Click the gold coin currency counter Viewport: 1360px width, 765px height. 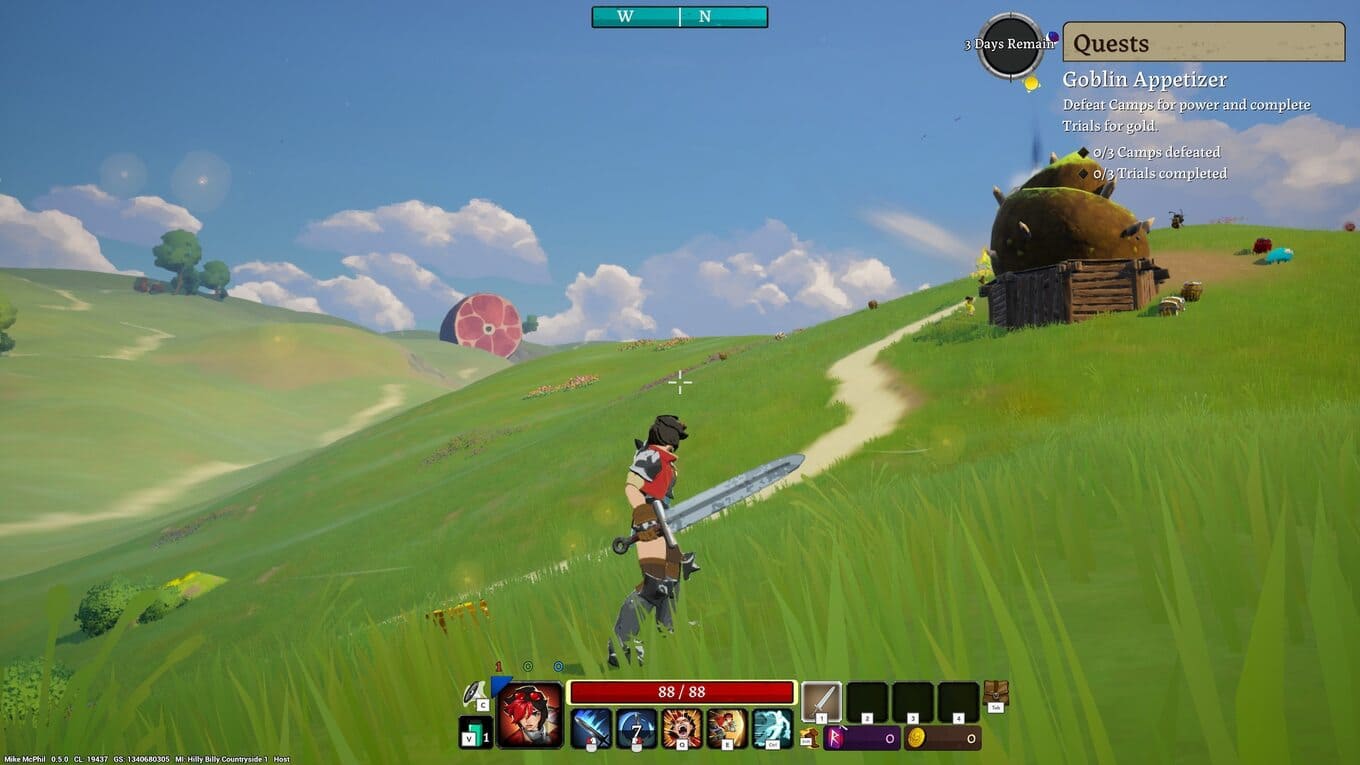pos(942,738)
